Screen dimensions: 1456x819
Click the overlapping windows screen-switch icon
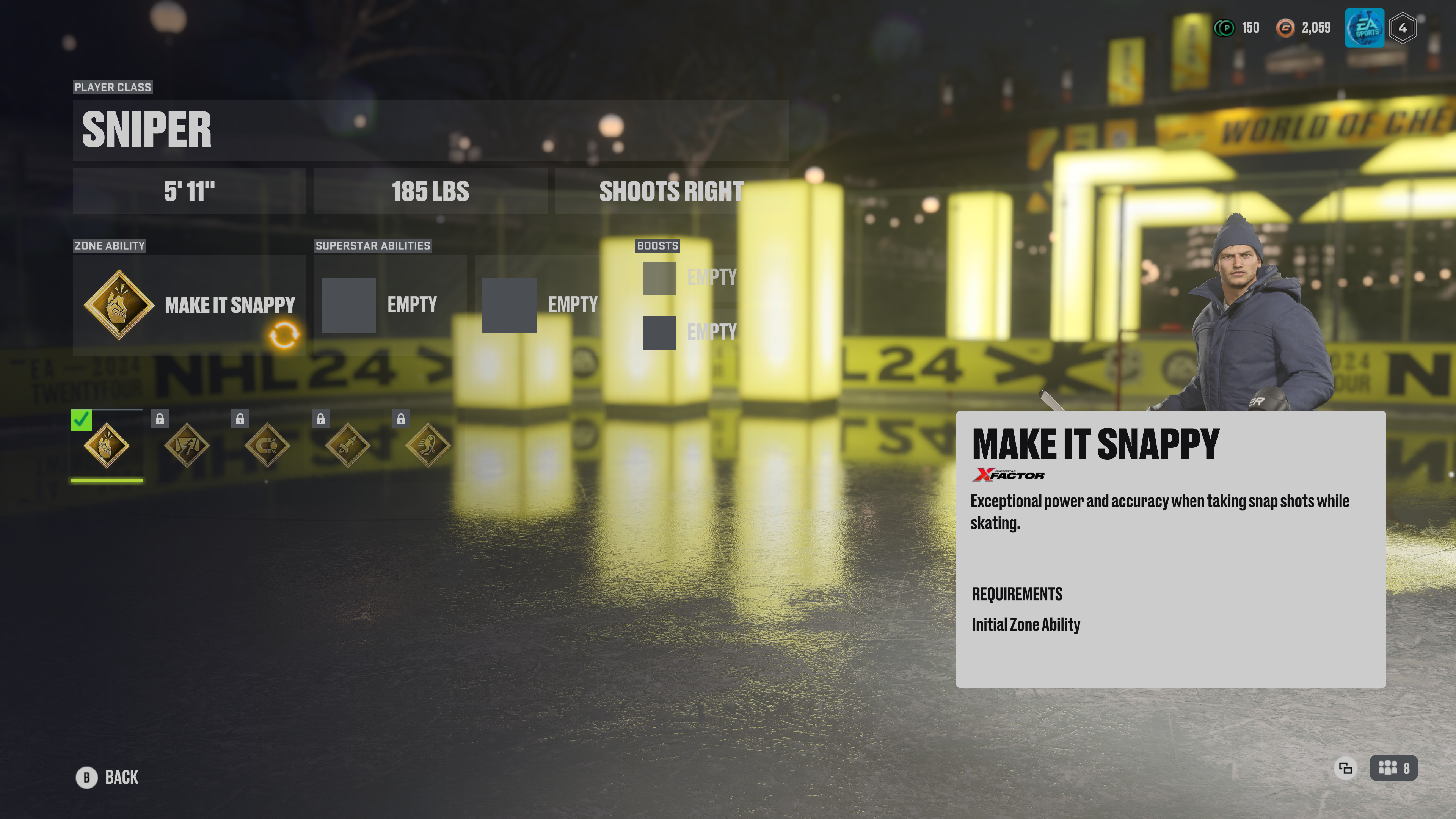pyautogui.click(x=1345, y=768)
